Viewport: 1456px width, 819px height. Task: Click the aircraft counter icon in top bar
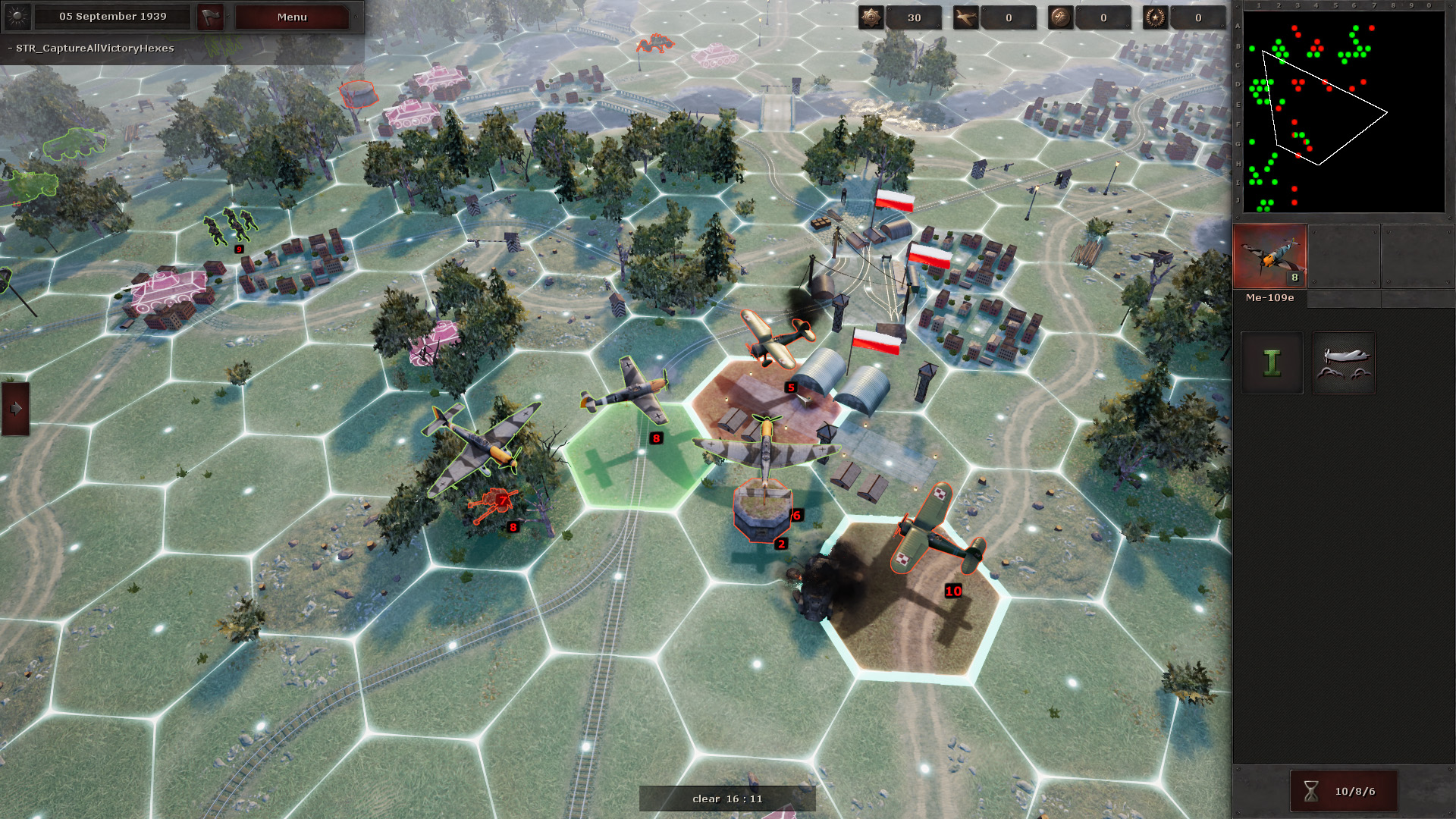point(965,17)
